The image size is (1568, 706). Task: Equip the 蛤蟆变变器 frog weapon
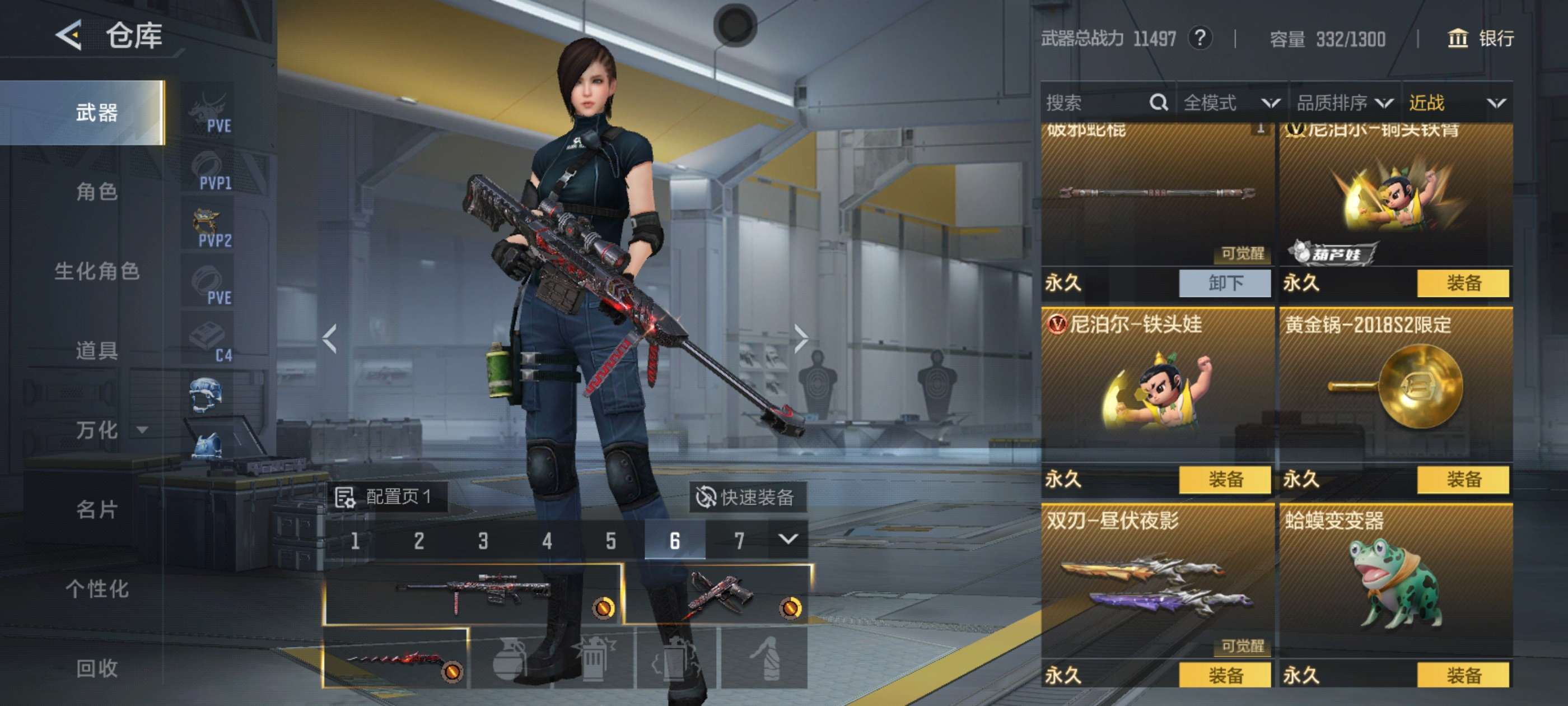pyautogui.click(x=1463, y=675)
